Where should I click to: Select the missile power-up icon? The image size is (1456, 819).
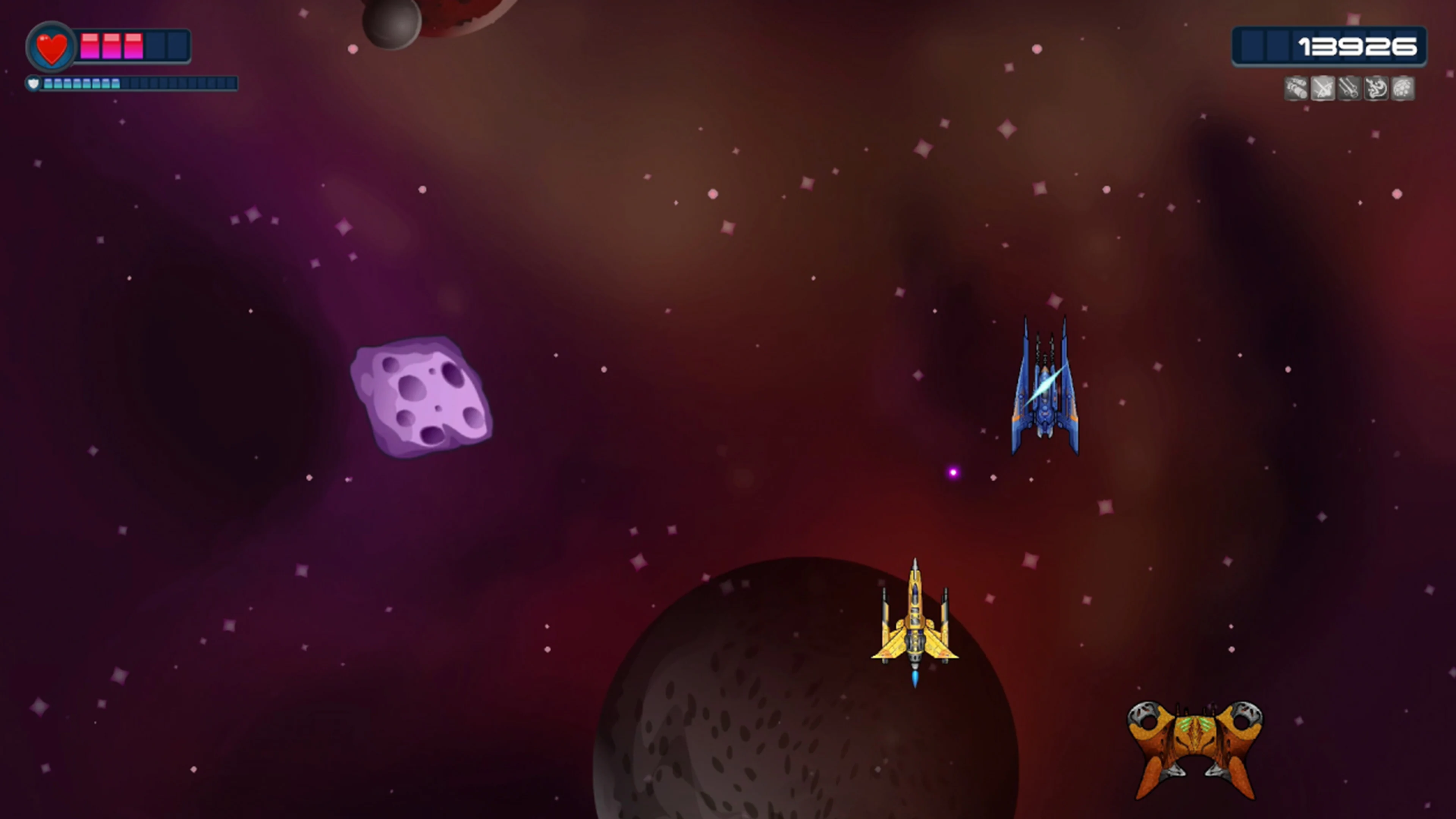[x=1296, y=88]
